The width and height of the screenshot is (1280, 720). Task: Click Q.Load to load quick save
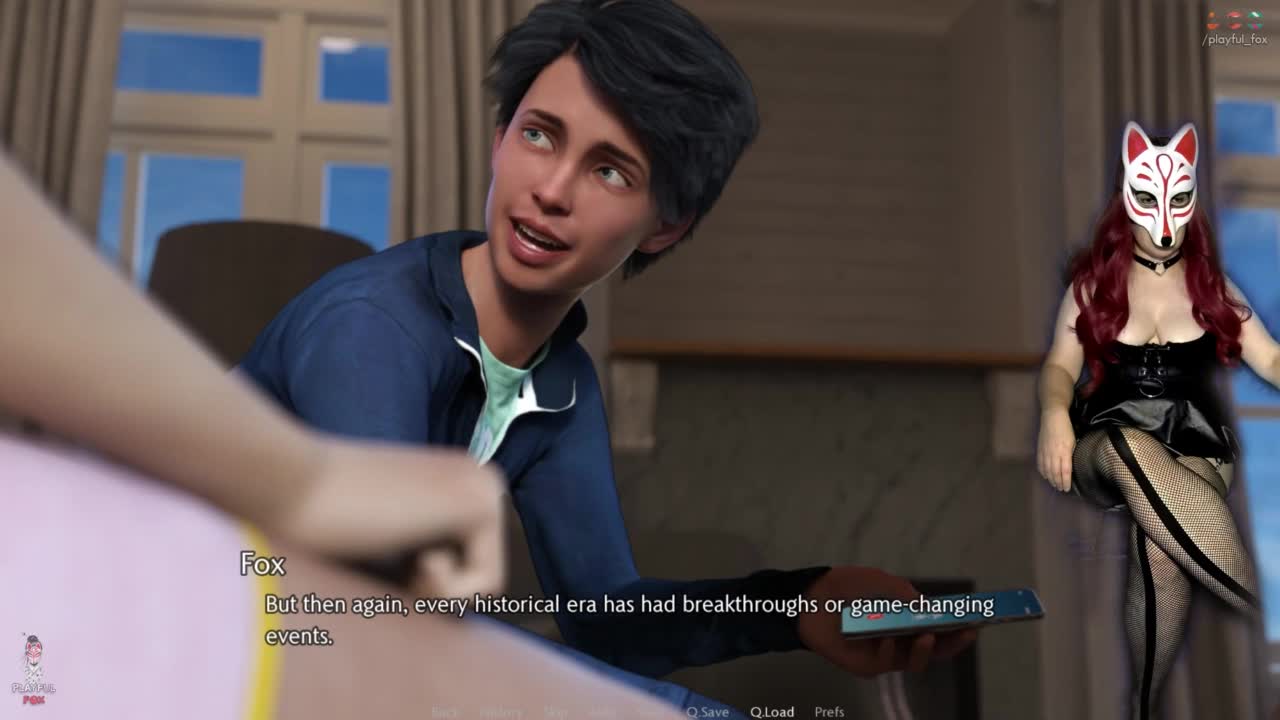pos(772,712)
